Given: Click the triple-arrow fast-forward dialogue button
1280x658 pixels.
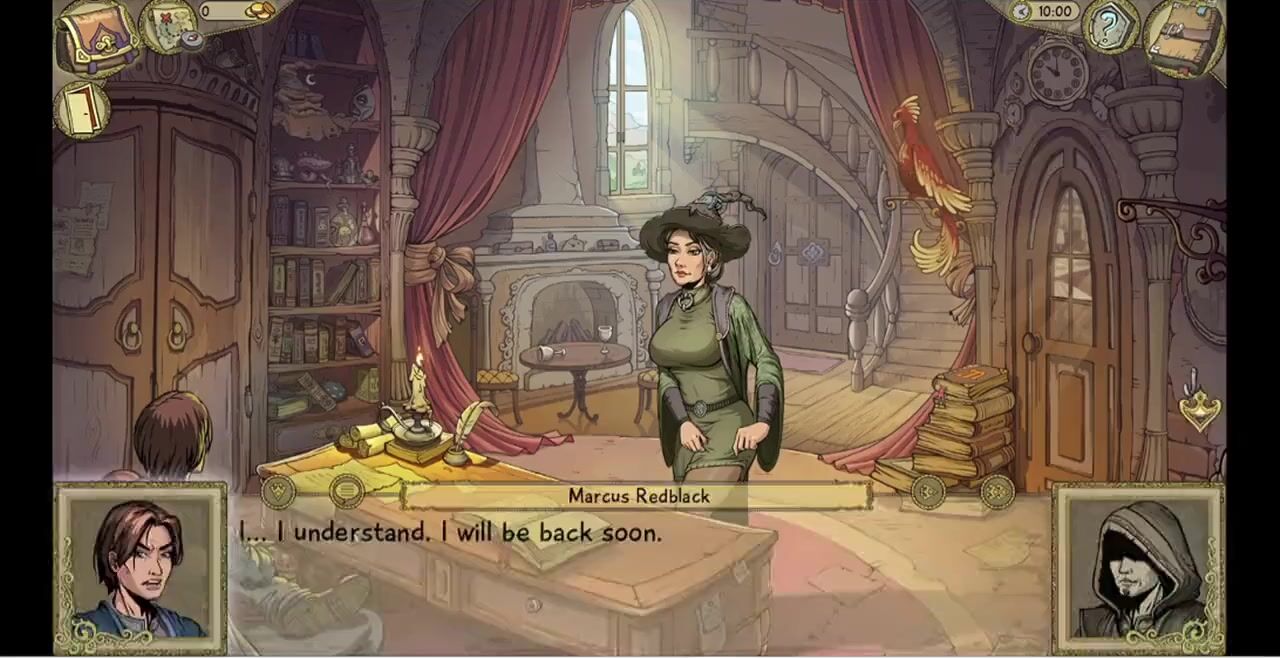Looking at the screenshot, I should coord(997,491).
